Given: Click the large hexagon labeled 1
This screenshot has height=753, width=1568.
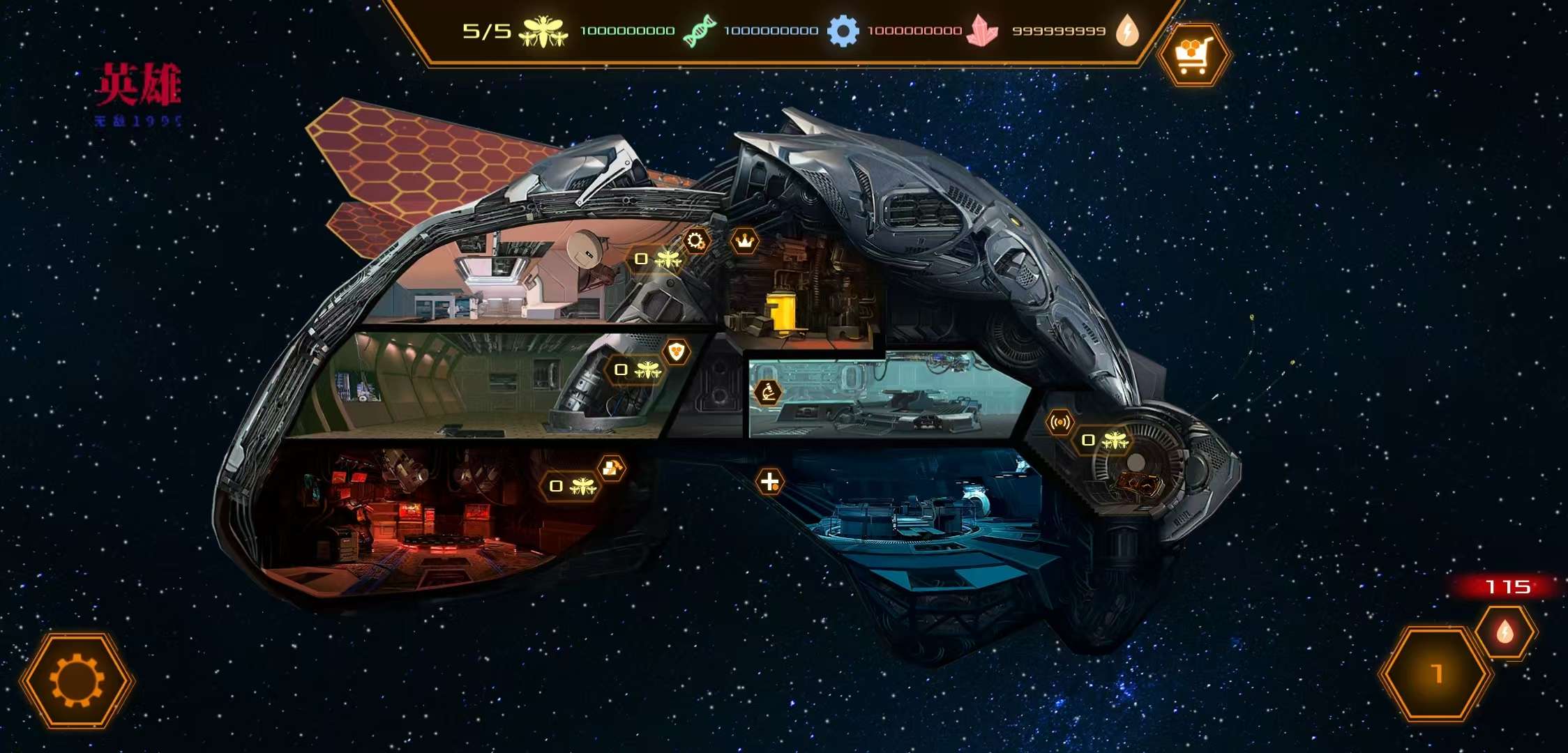Looking at the screenshot, I should tap(1435, 674).
